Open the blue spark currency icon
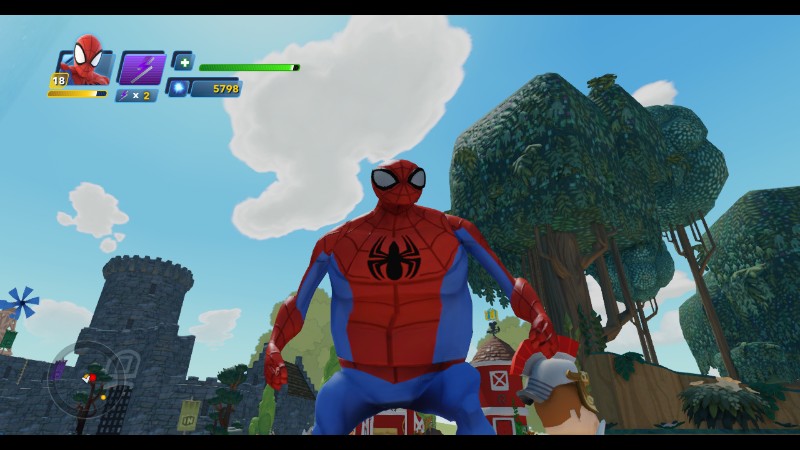800x450 pixels. coord(179,88)
